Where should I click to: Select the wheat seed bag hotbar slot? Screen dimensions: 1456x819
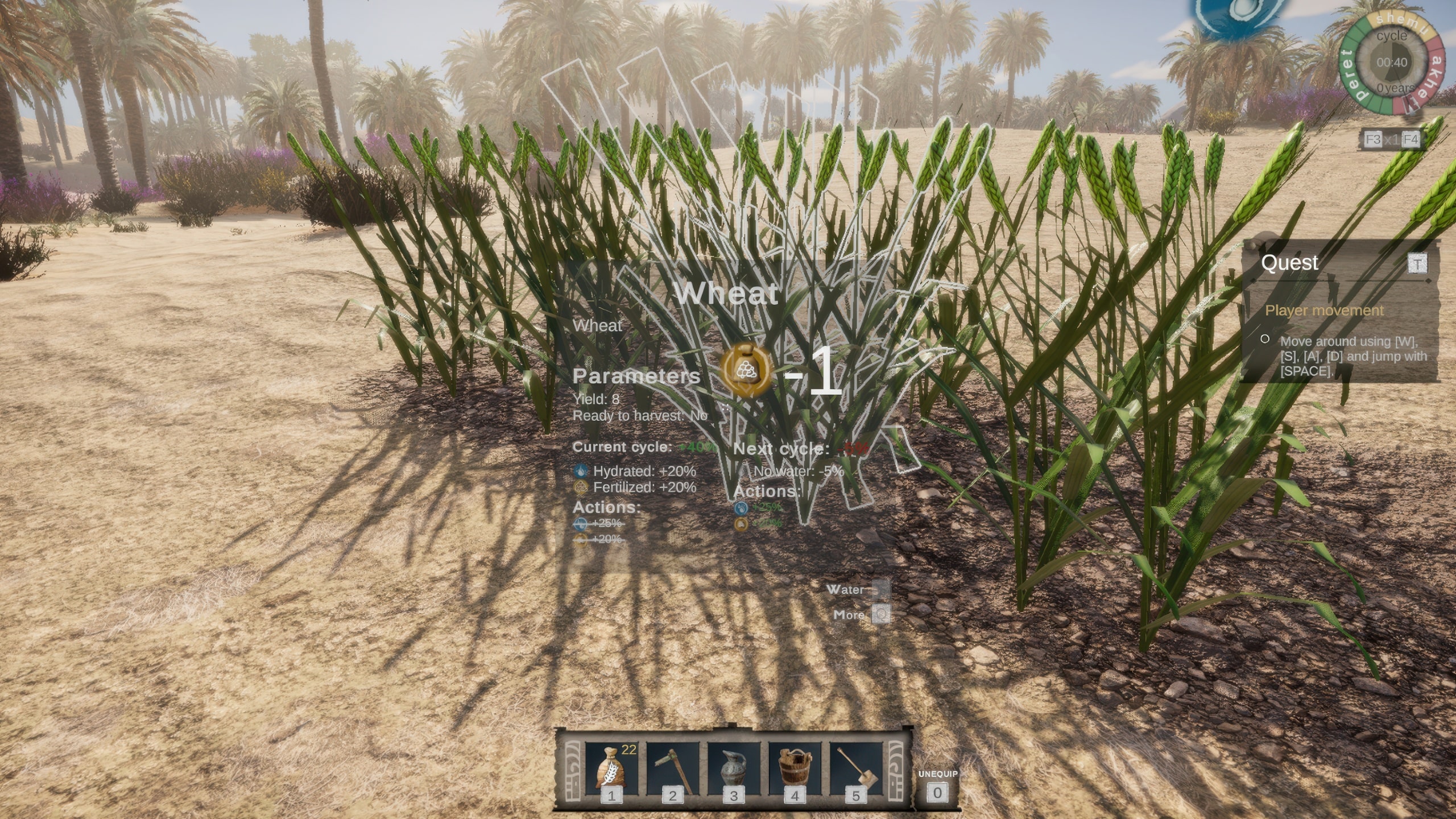[x=611, y=768]
